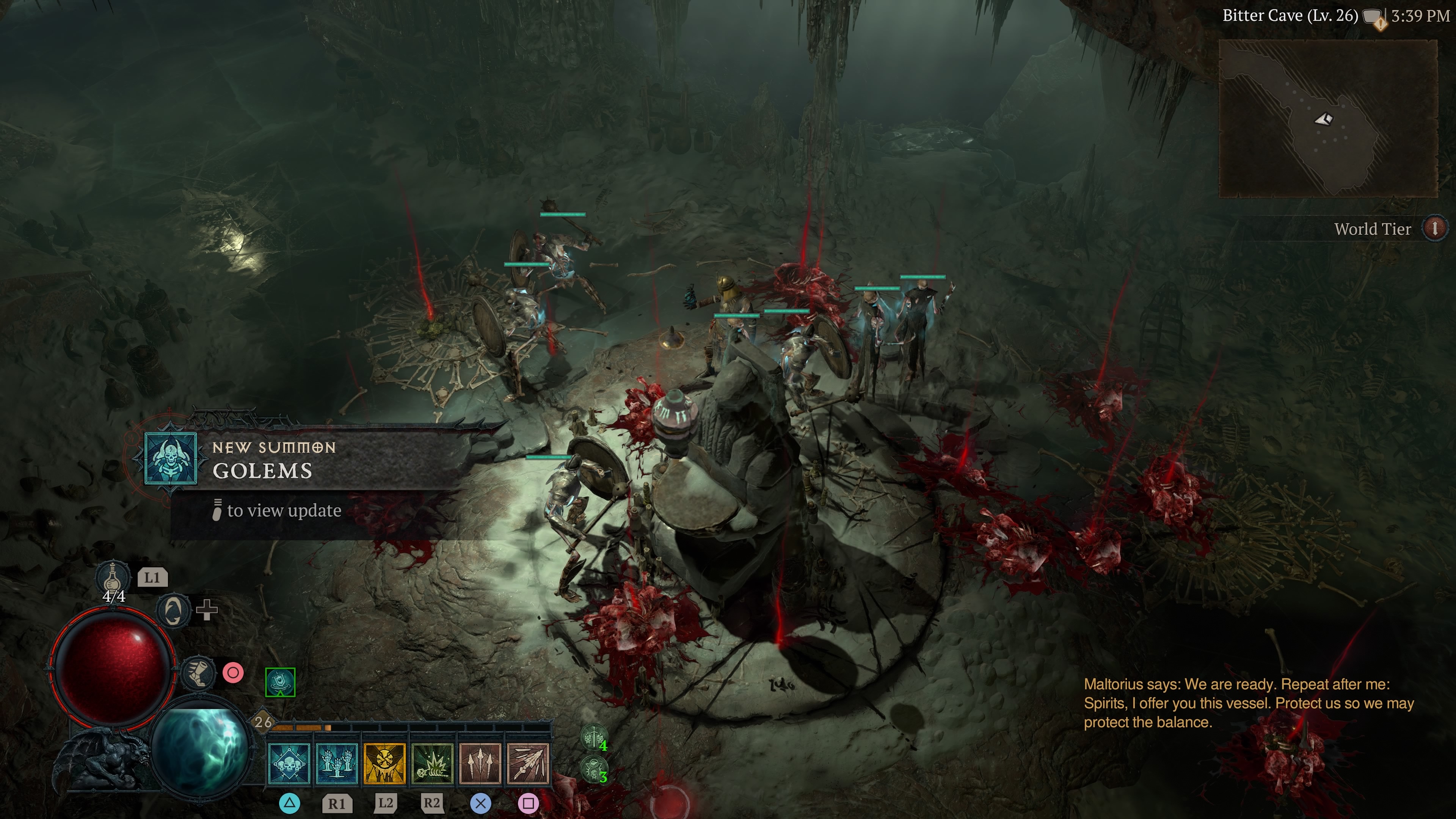Activate the golden Decrepify curse skill
Screen dimensions: 1456x819
click(384, 764)
